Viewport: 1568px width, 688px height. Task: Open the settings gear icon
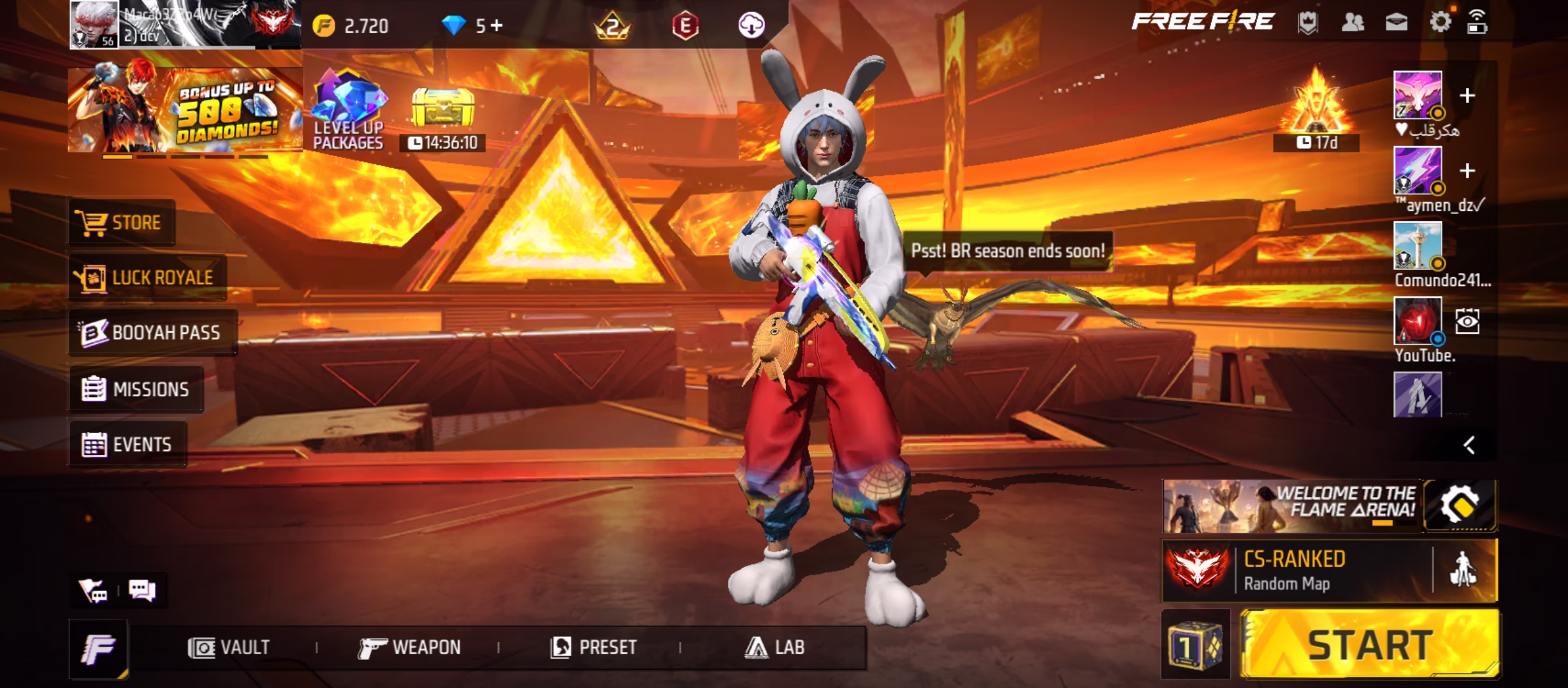tap(1440, 22)
